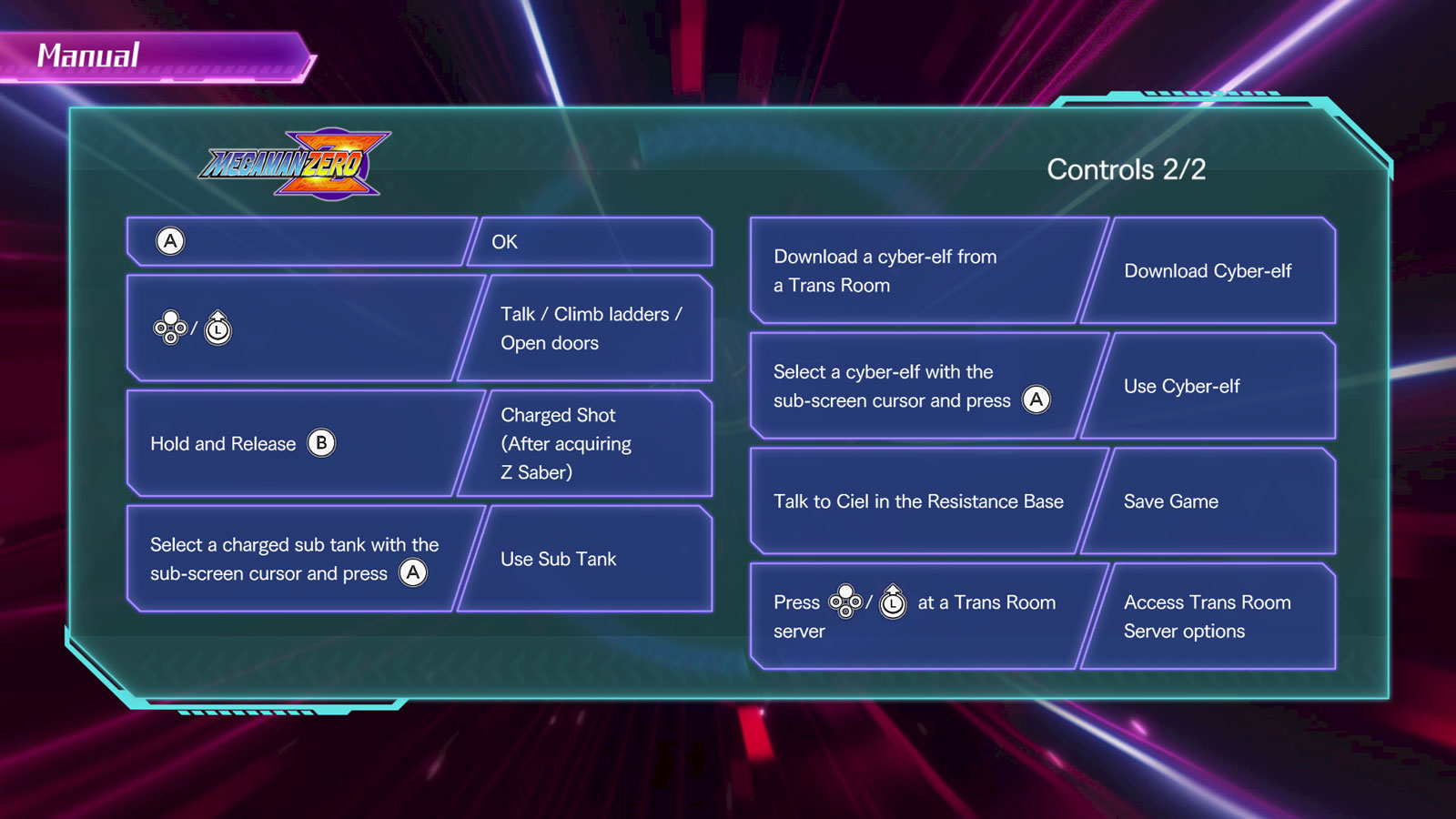Select the Save Game entry
Screen dimensions: 1456x819
coord(1170,500)
